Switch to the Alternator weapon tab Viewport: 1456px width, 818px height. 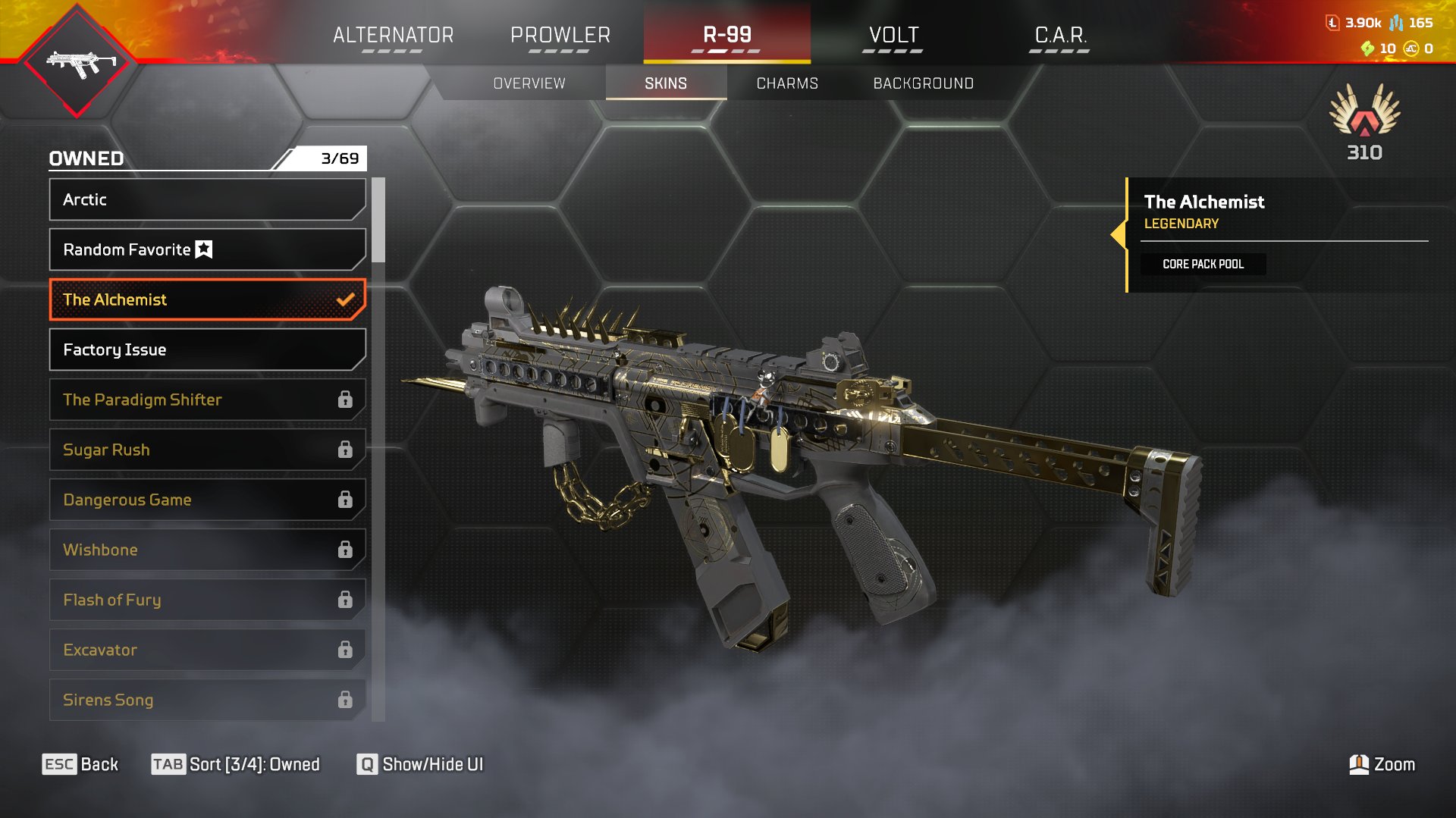click(x=393, y=36)
